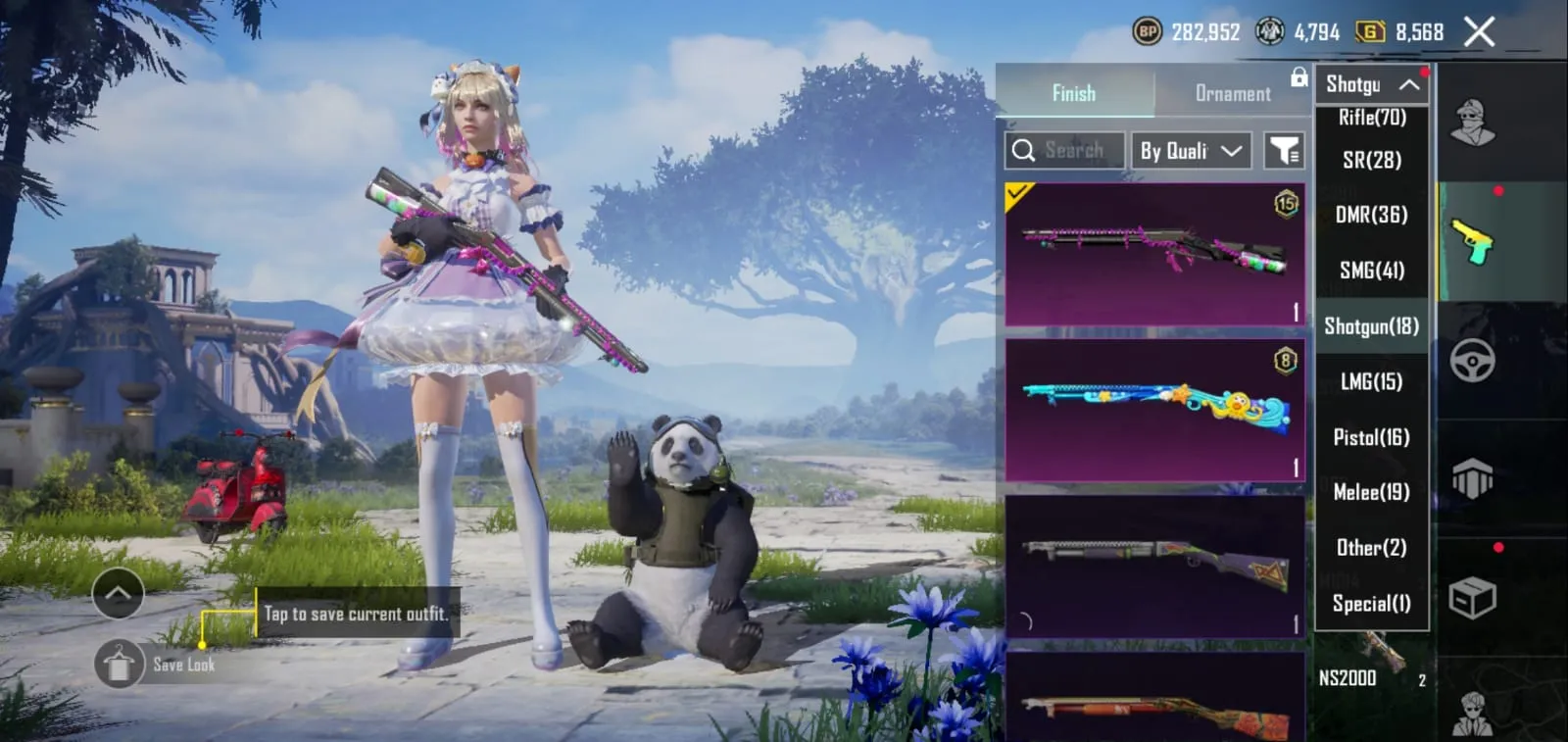Select the Shotgun(18) category entry

coord(1371,326)
